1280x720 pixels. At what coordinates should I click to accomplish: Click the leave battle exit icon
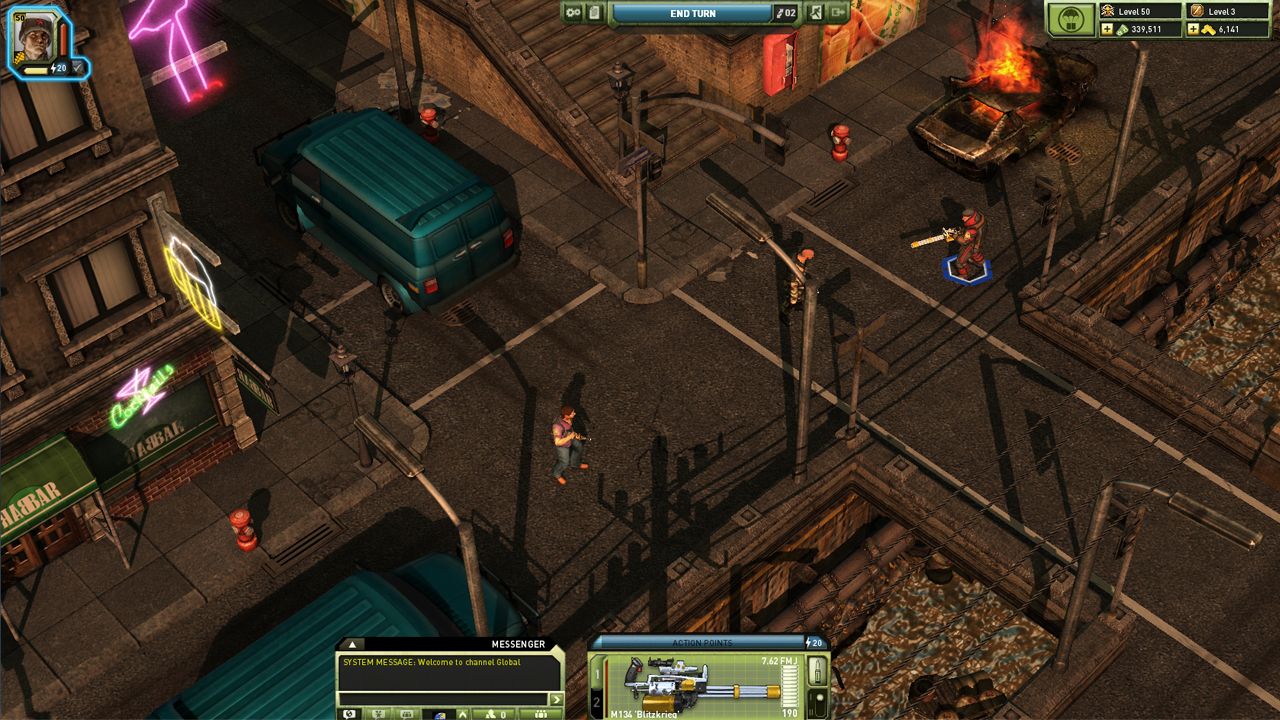[840, 13]
